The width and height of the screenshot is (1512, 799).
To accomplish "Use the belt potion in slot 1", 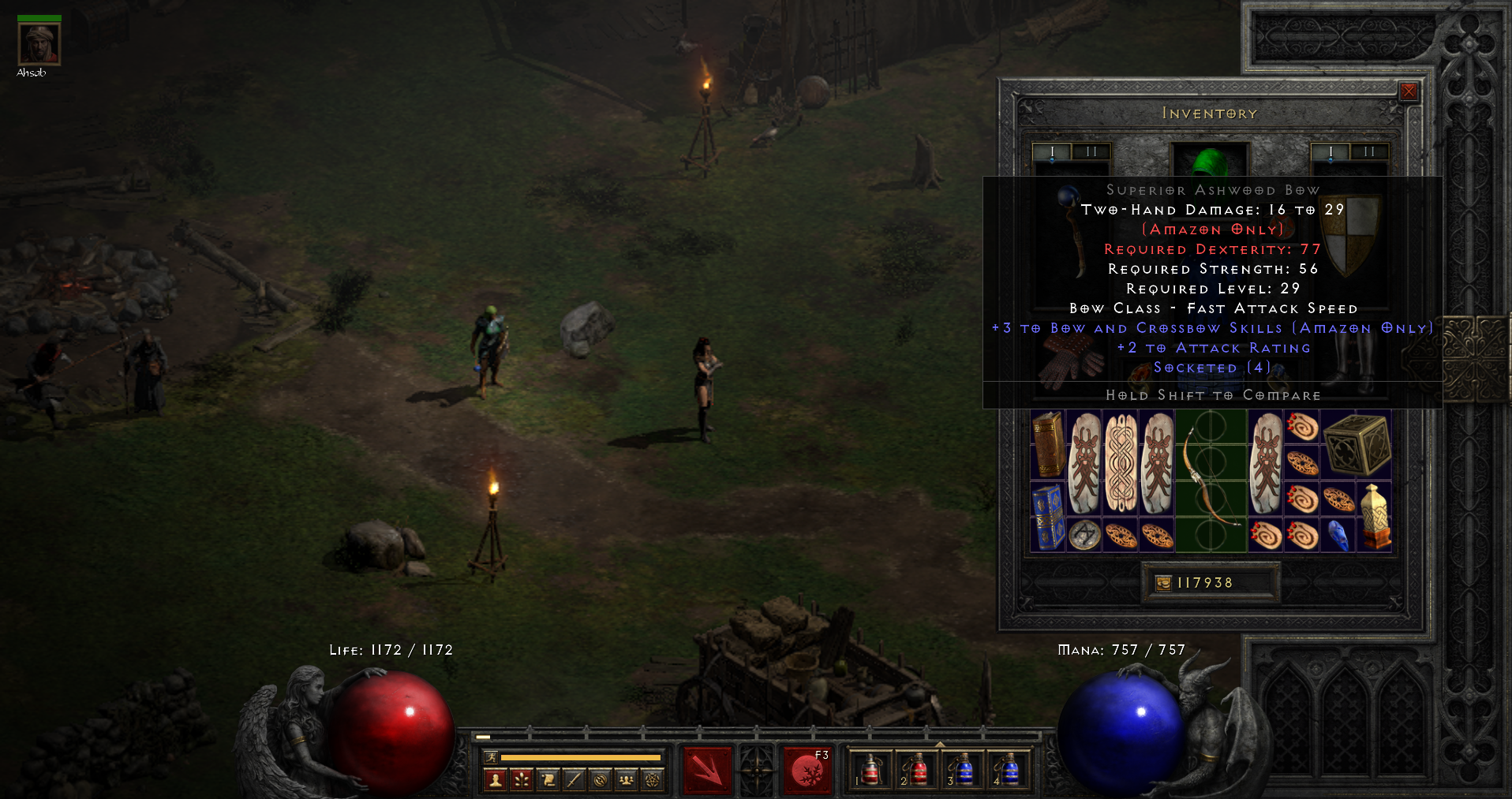I will click(870, 770).
